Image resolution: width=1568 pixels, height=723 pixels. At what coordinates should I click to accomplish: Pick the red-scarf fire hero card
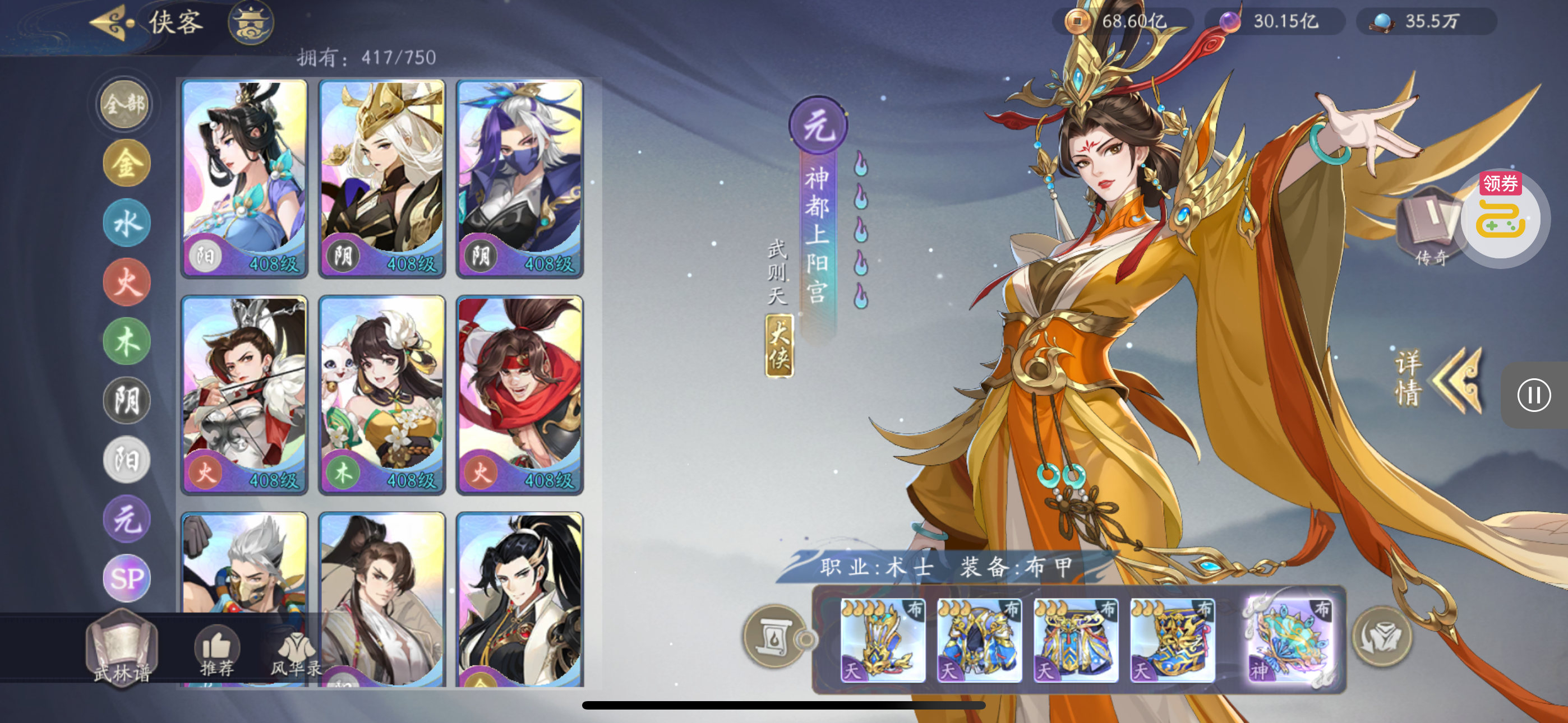[x=519, y=395]
